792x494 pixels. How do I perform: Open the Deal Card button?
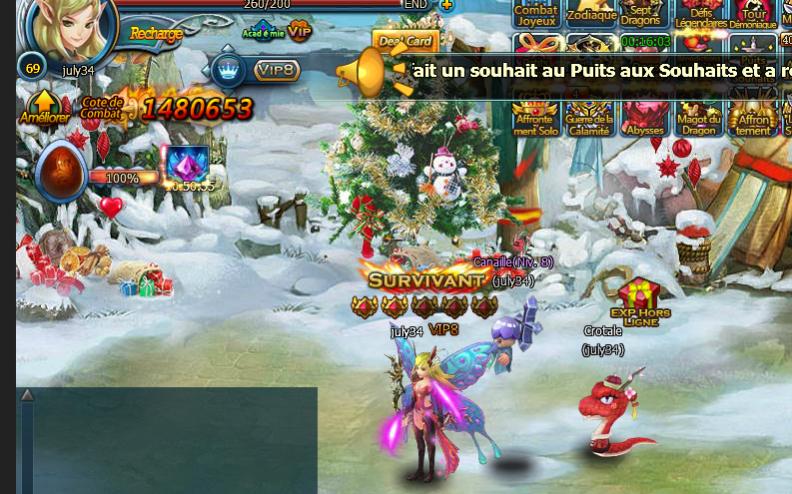tap(406, 41)
